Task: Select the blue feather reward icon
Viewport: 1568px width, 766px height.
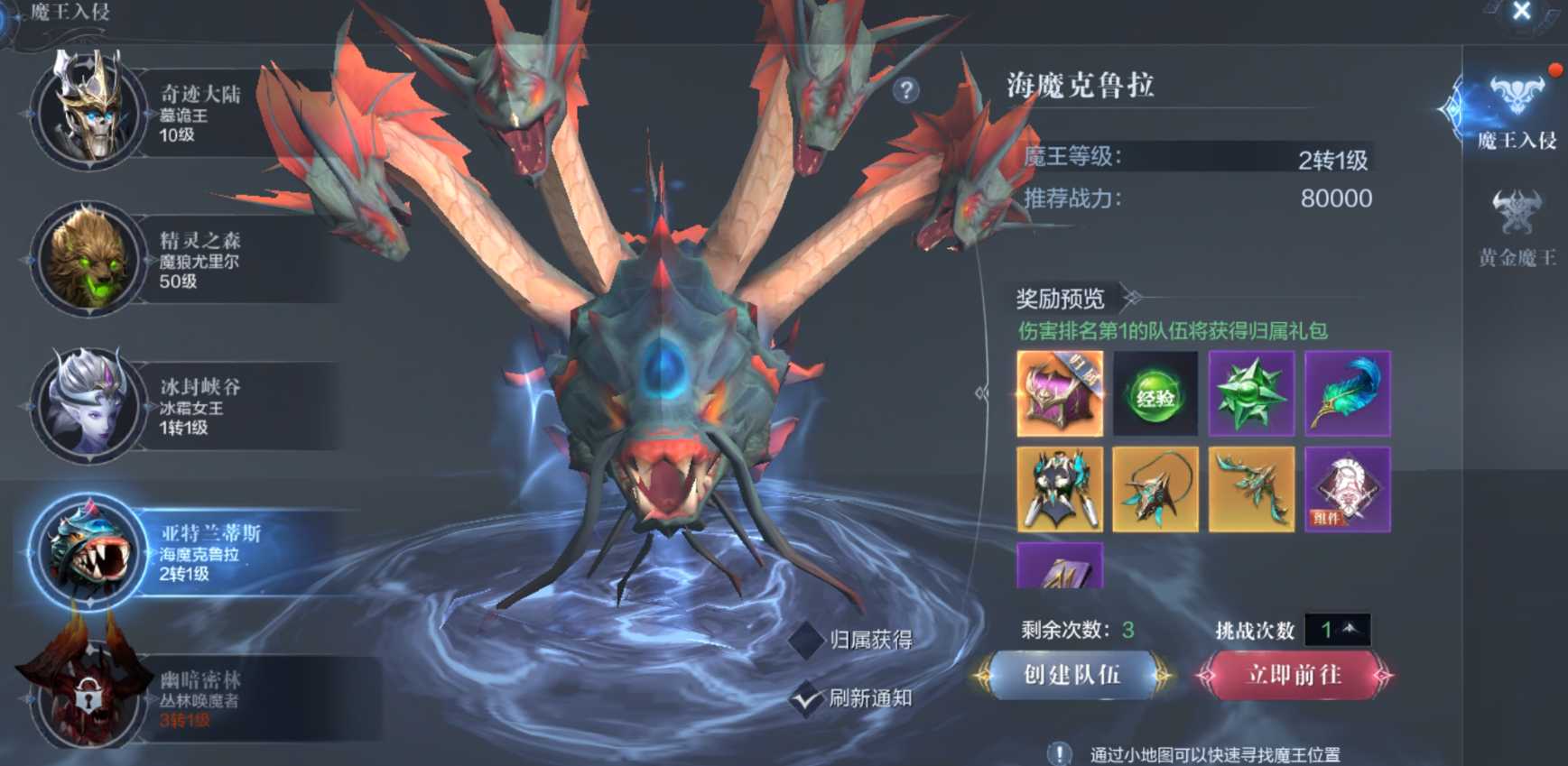Action: click(x=1349, y=394)
